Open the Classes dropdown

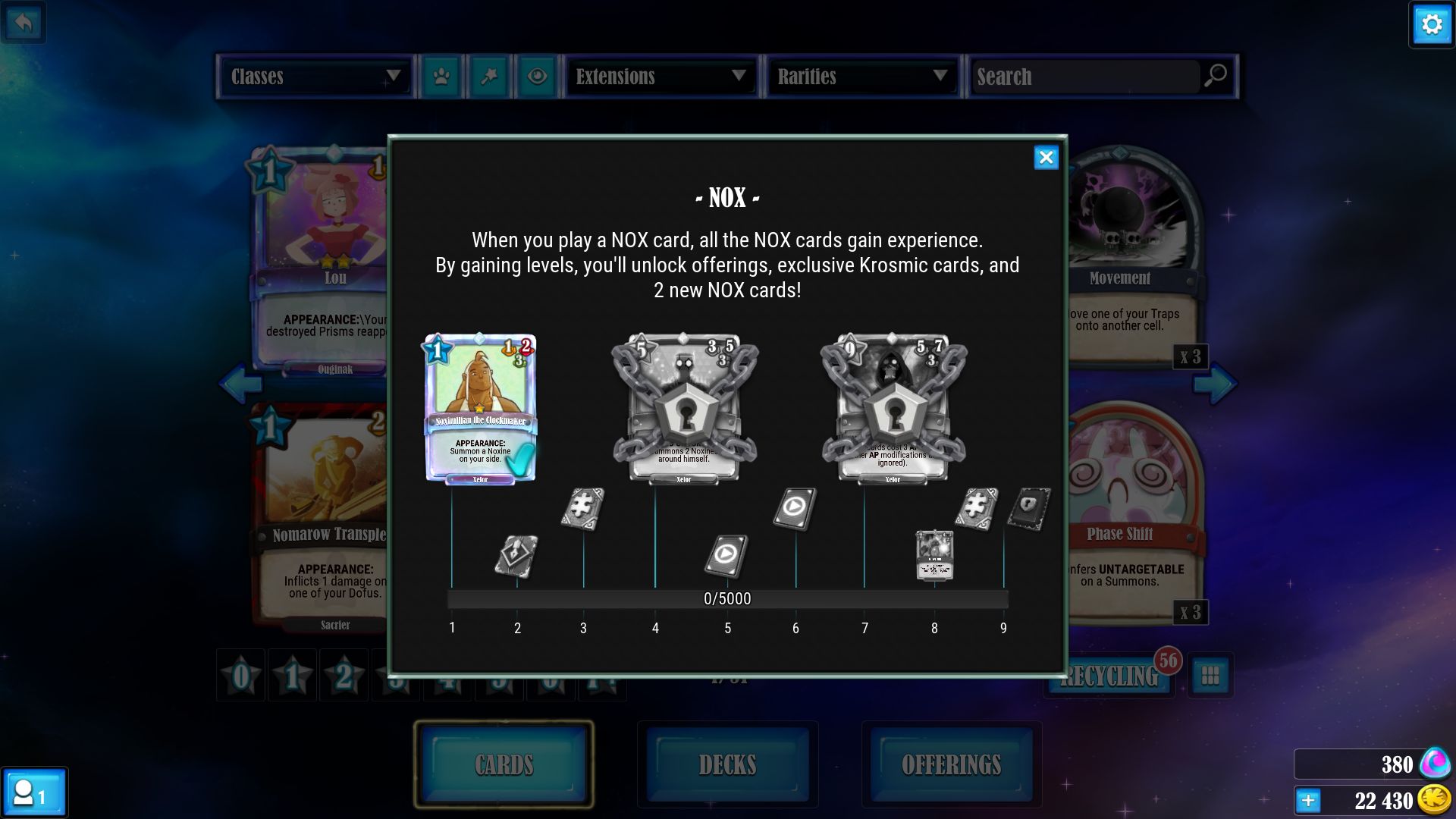315,77
